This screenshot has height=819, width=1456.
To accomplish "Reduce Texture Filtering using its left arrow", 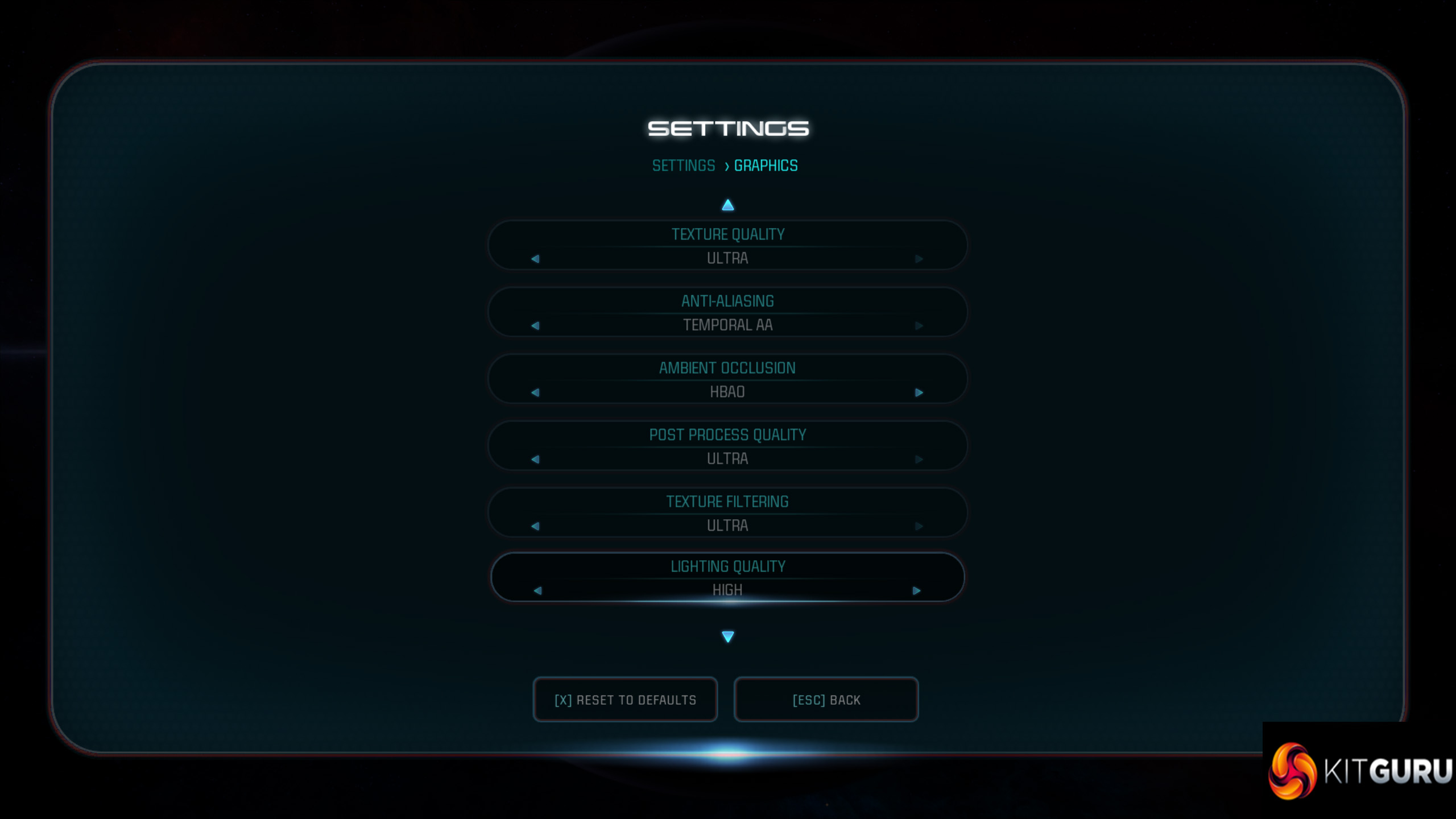I will pos(535,526).
